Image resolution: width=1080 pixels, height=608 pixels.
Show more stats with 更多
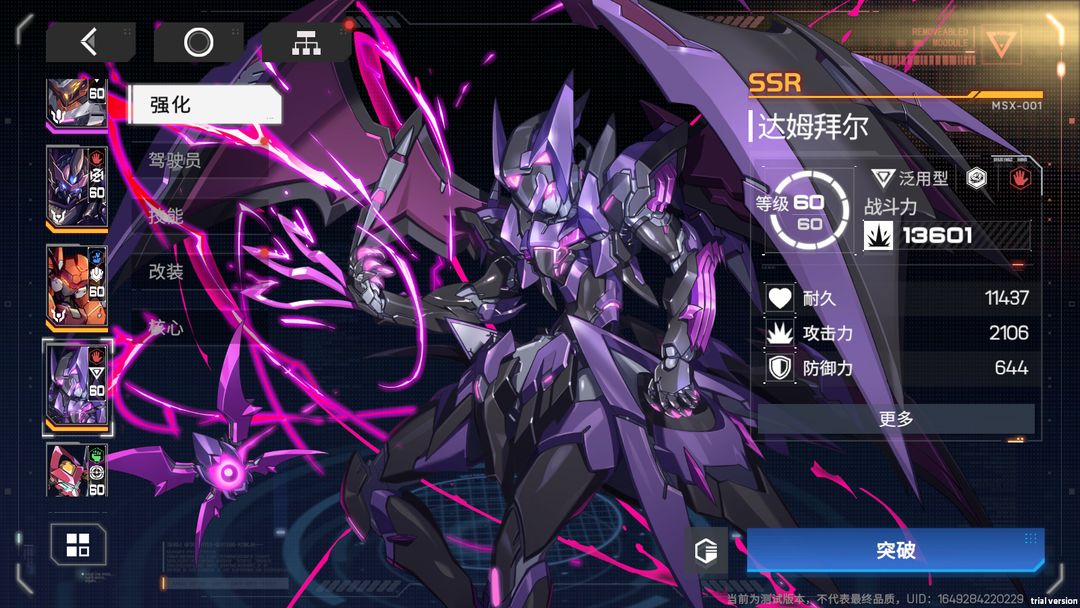click(895, 419)
